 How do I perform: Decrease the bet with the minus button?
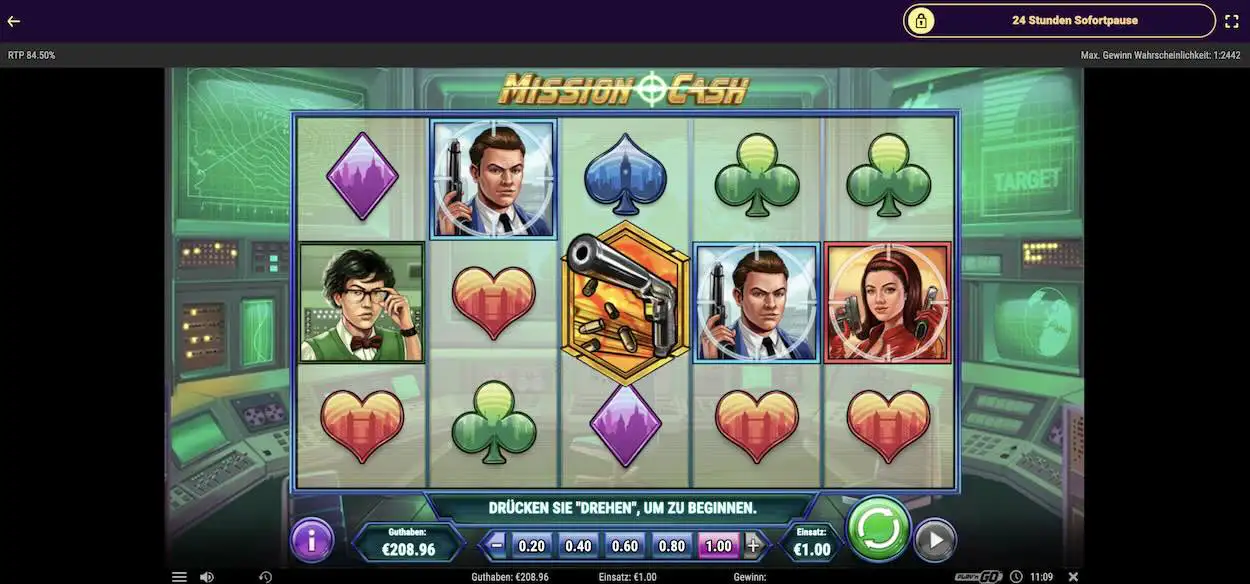[x=497, y=546]
